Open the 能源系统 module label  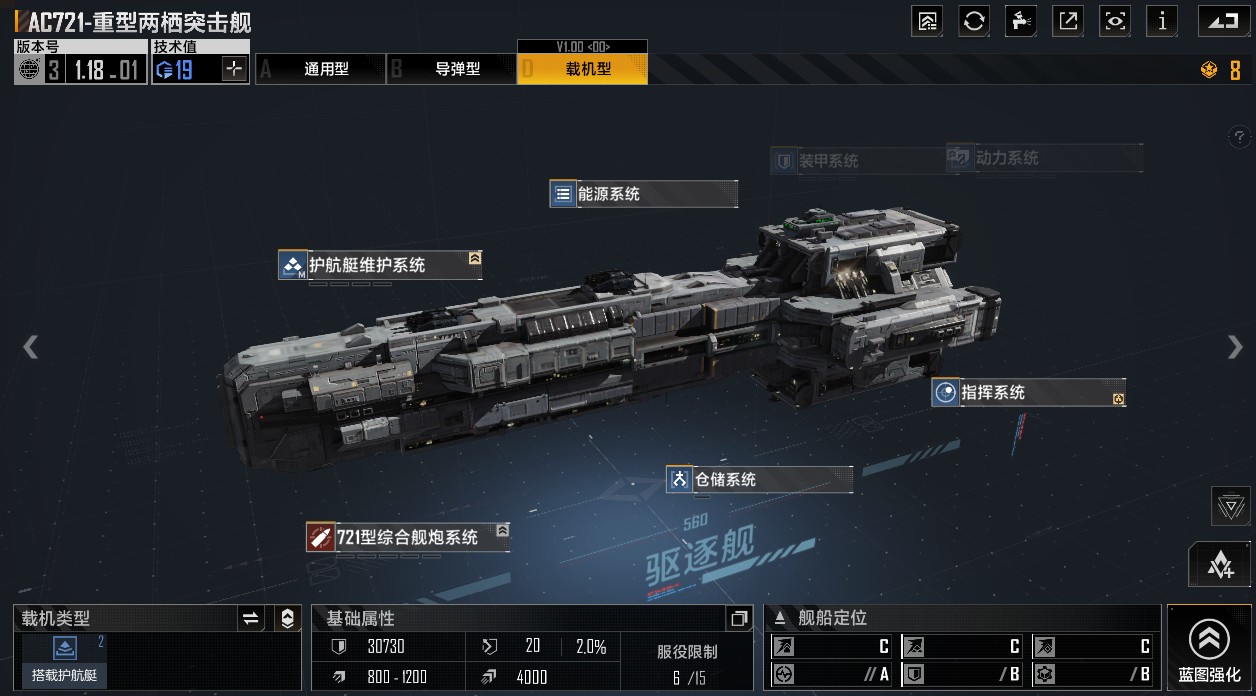[x=643, y=194]
